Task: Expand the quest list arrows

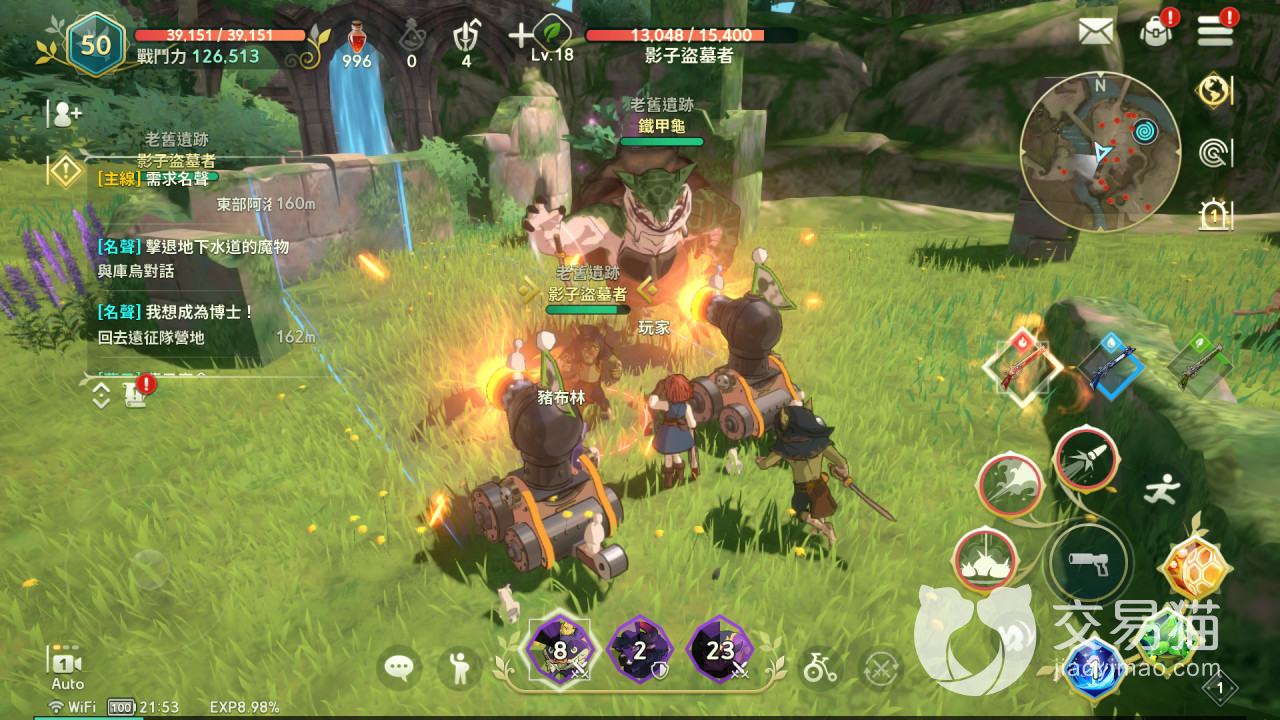Action: (101, 394)
